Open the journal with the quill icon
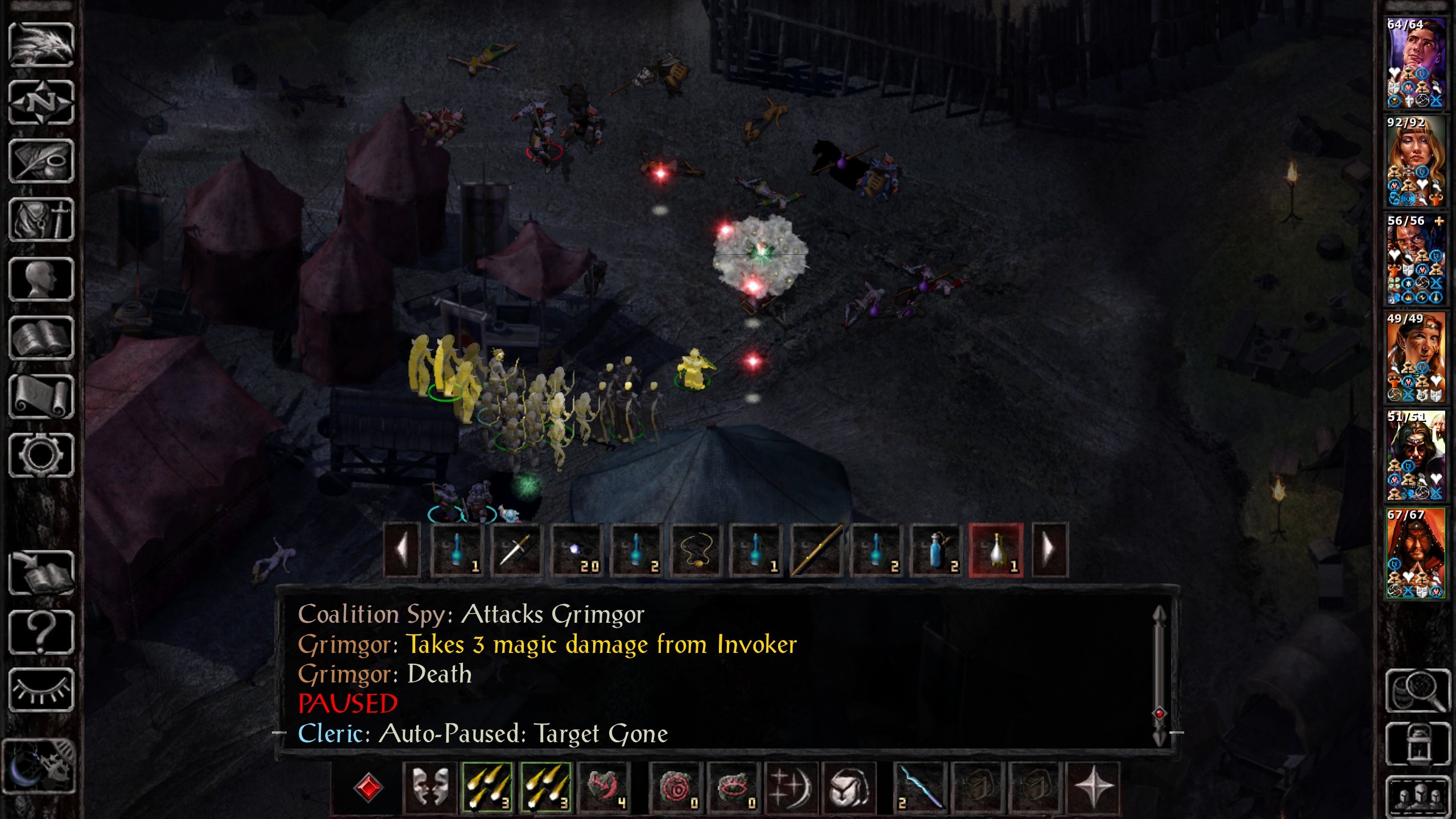1456x819 pixels. click(x=42, y=162)
